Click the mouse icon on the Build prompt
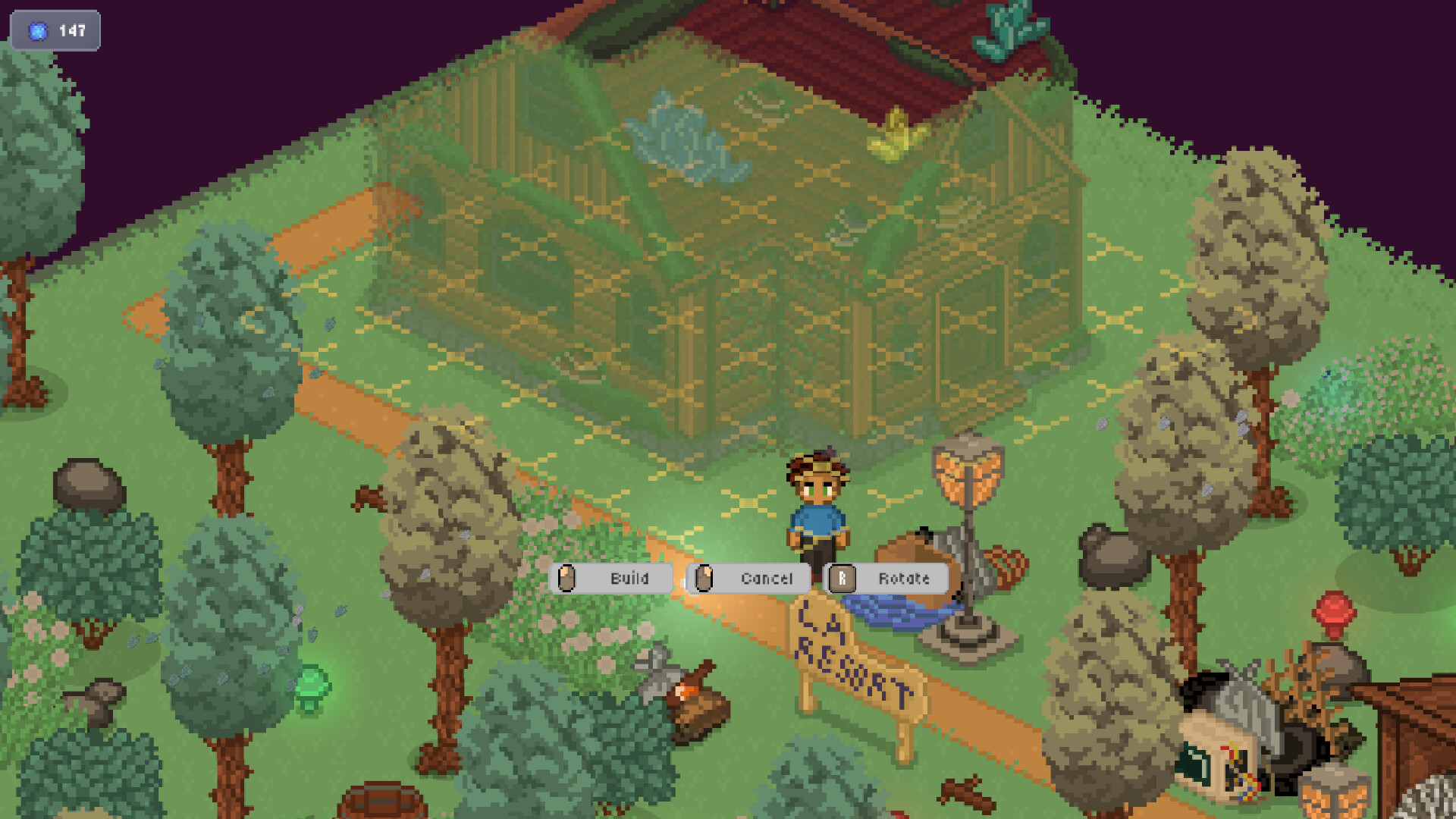Viewport: 1456px width, 819px height. pyautogui.click(x=567, y=579)
